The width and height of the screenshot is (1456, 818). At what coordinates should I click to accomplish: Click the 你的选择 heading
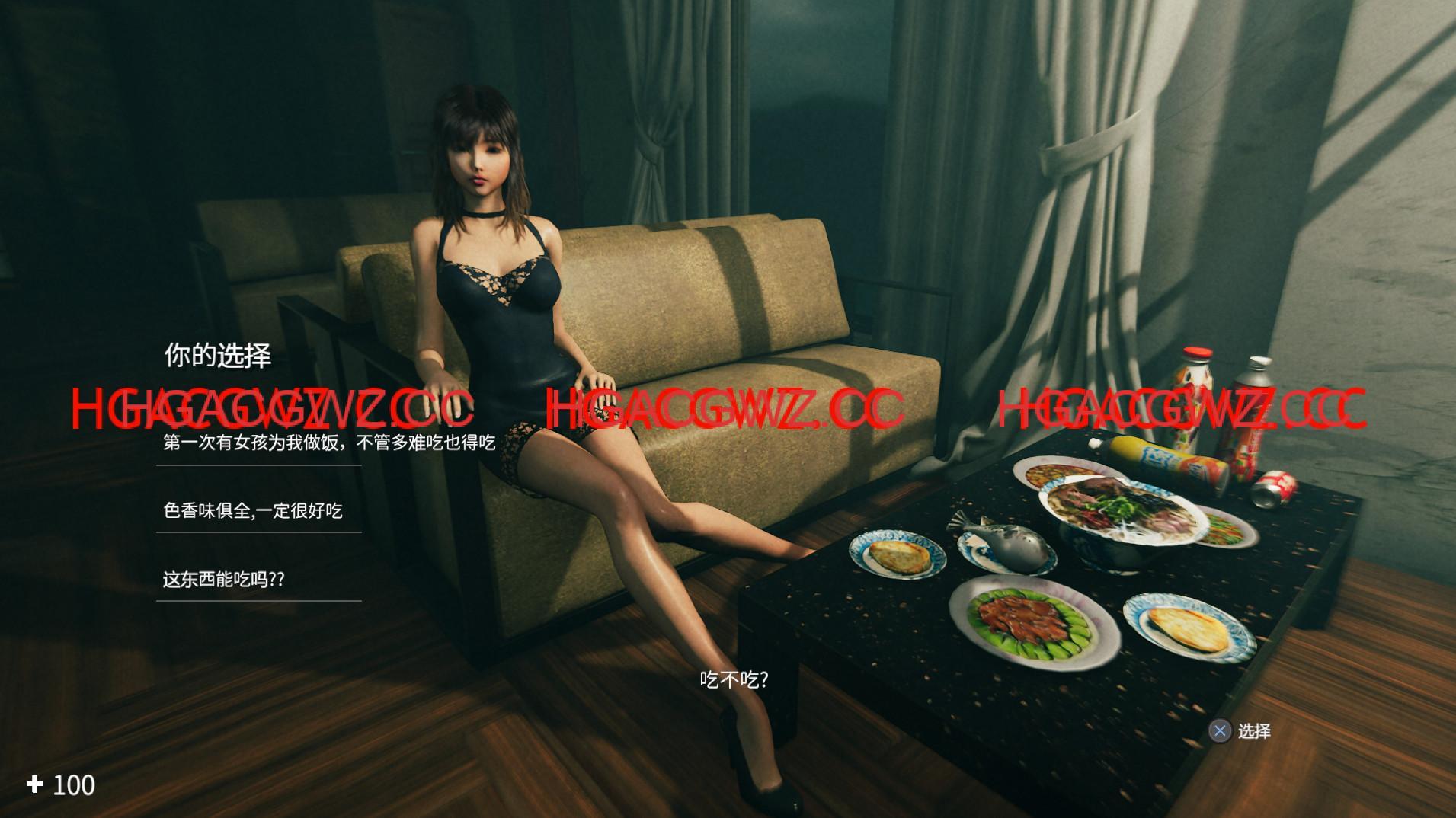[217, 353]
